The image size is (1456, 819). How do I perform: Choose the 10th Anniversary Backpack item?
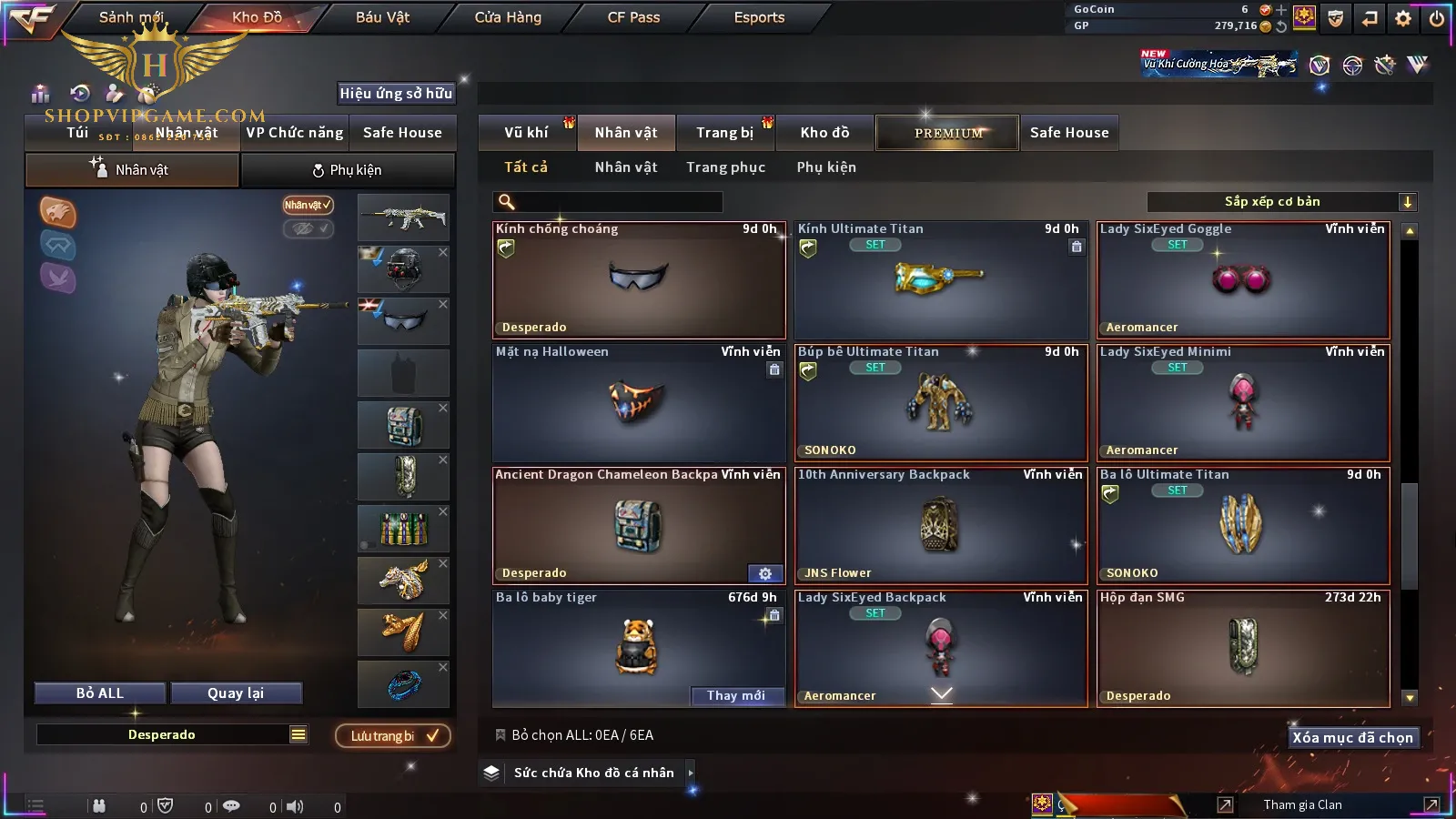[x=940, y=525]
